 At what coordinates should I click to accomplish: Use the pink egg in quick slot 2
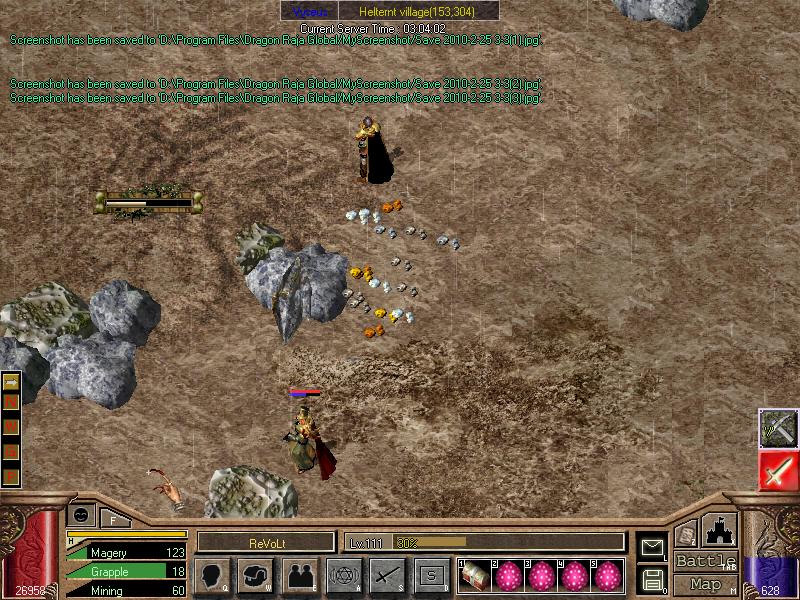508,576
